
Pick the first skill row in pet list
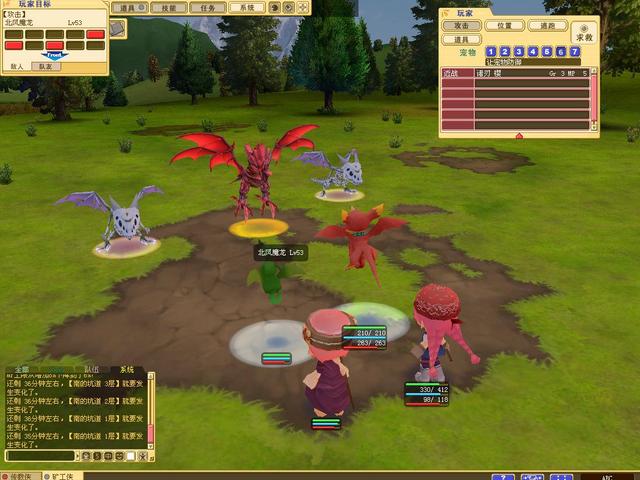pos(515,73)
